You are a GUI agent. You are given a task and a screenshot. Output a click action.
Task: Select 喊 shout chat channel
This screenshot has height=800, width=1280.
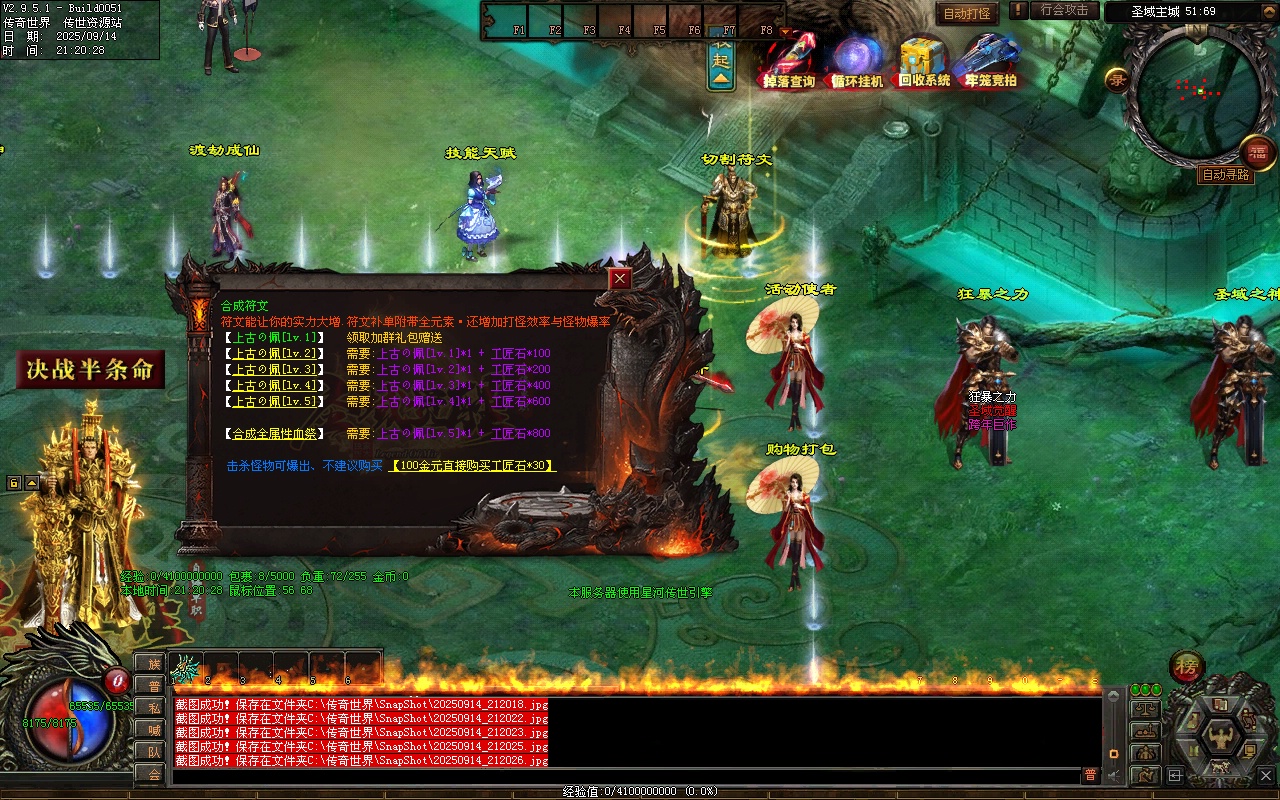tap(153, 730)
